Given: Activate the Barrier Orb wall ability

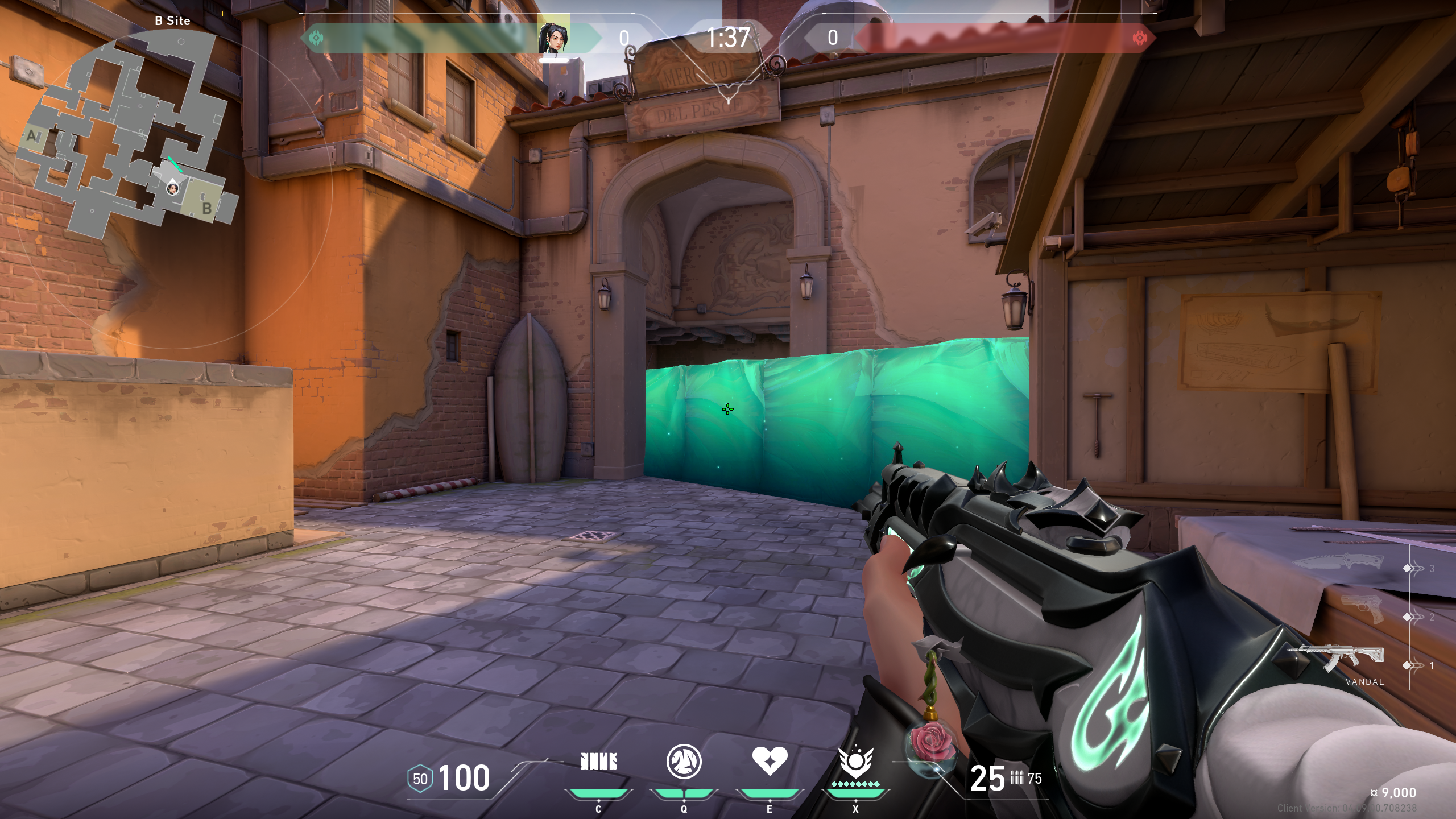Looking at the screenshot, I should coord(598,762).
